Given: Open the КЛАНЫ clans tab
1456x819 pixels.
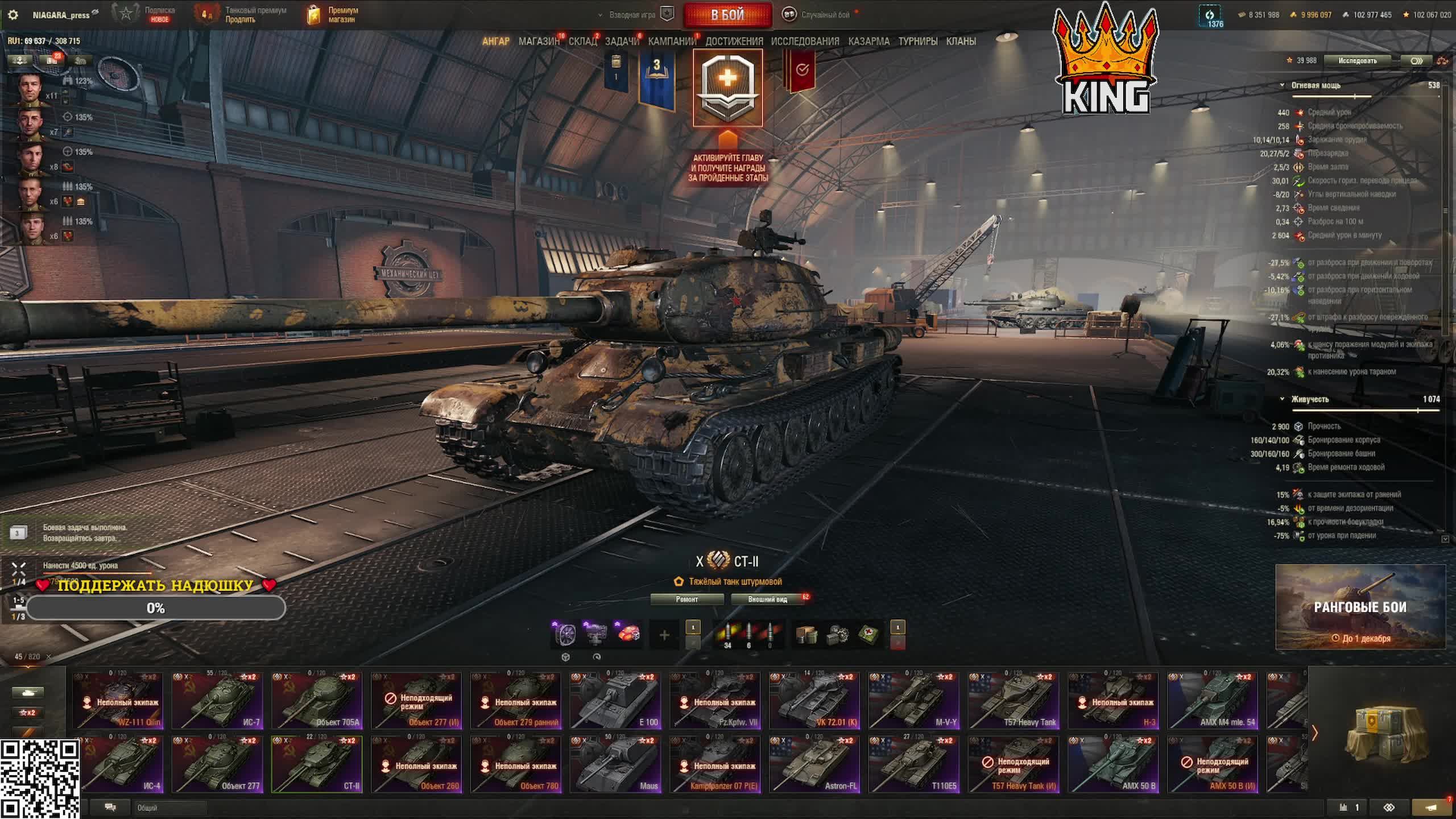Looking at the screenshot, I should coord(961,42).
